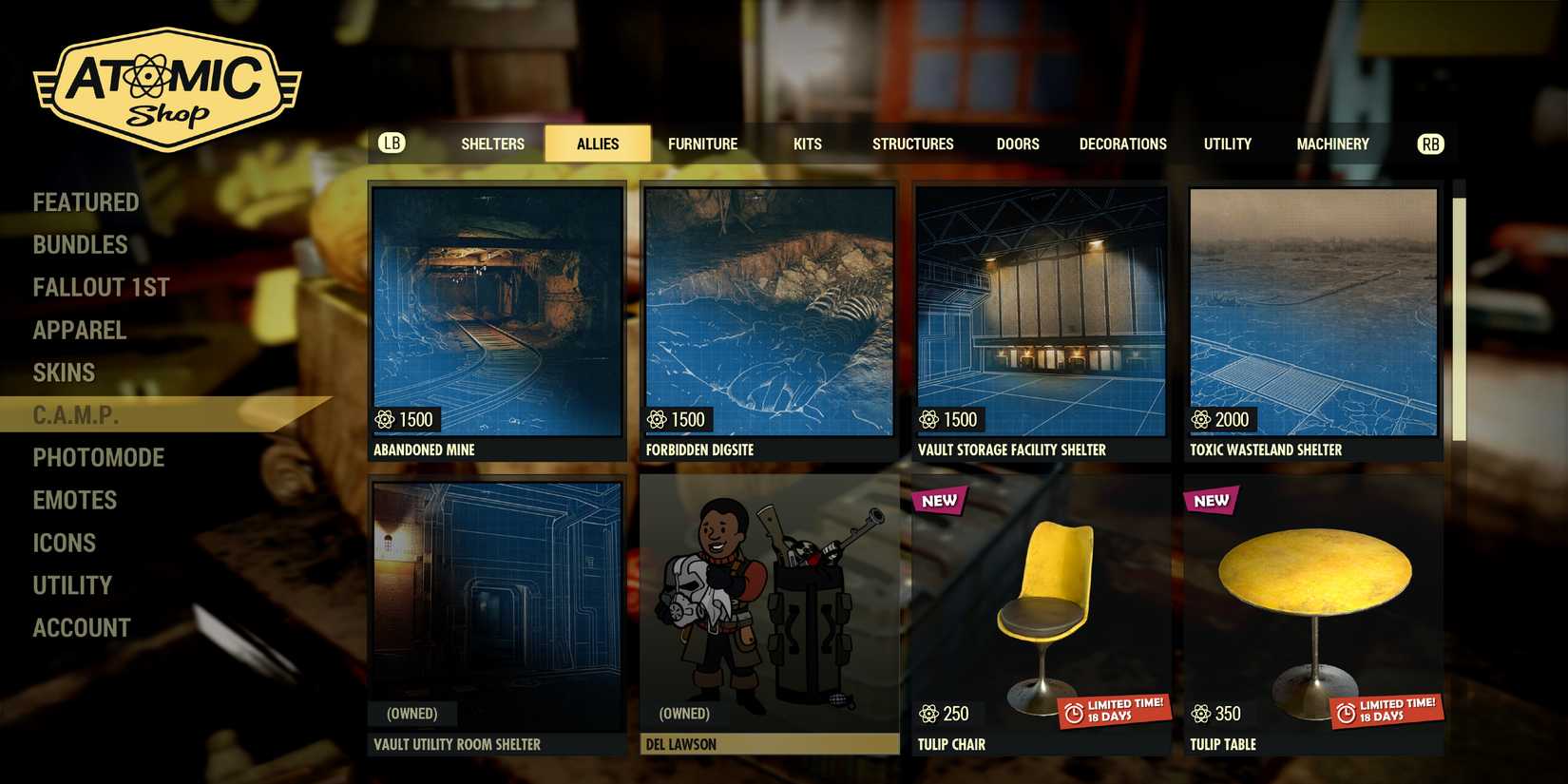
Task: Select the FALLOUT 1ST option
Action: (102, 286)
